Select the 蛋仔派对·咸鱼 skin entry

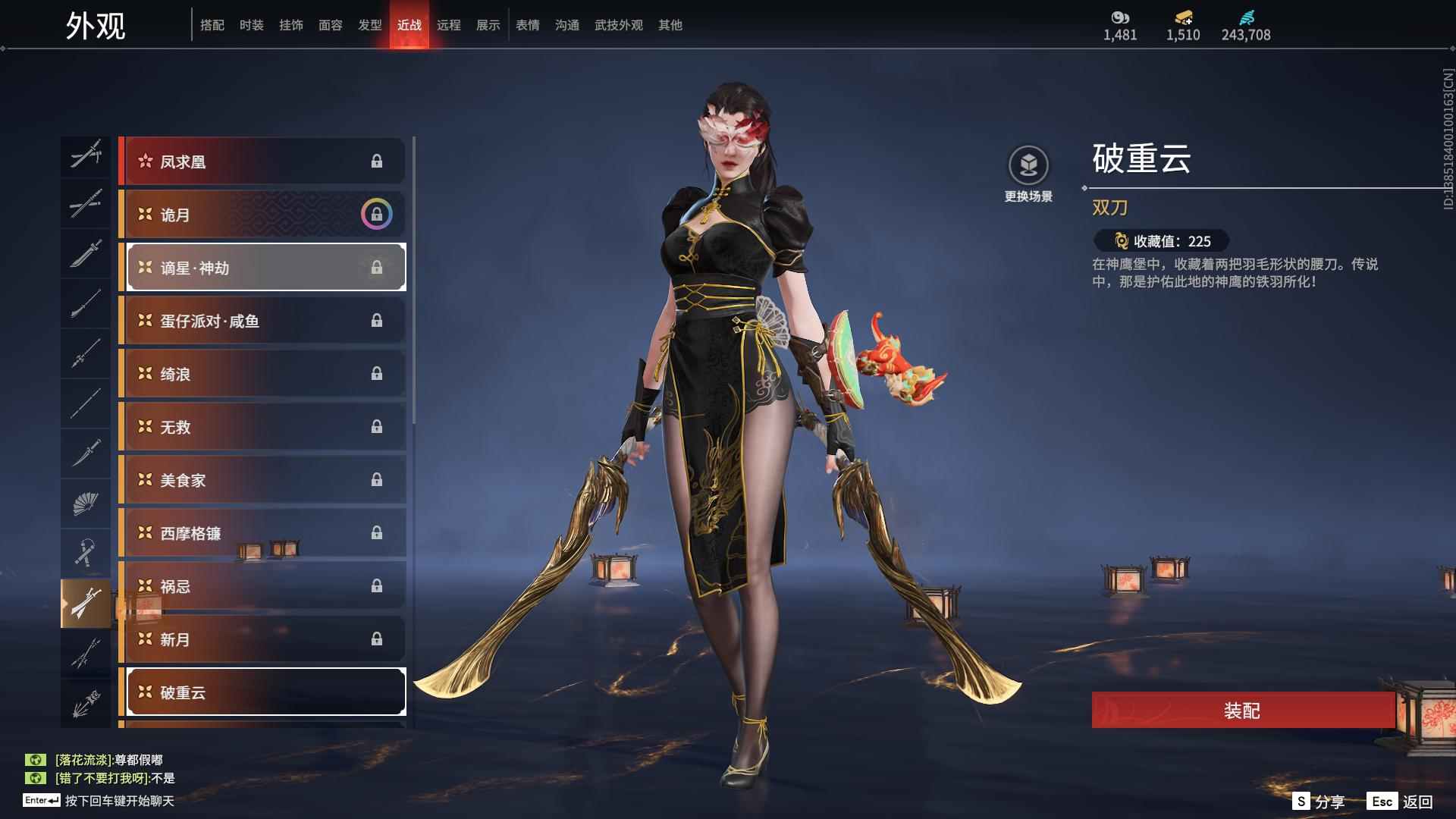(x=264, y=320)
